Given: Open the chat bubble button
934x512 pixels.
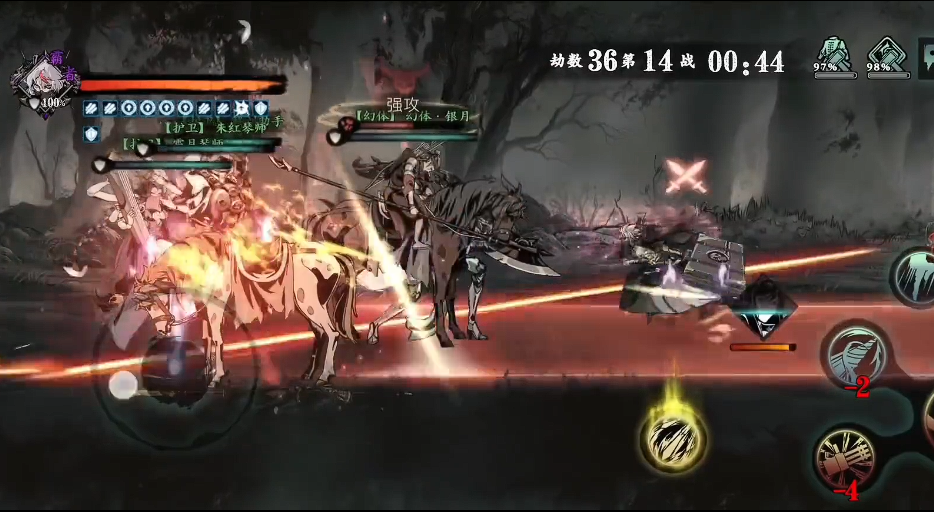Looking at the screenshot, I should (x=926, y=57).
